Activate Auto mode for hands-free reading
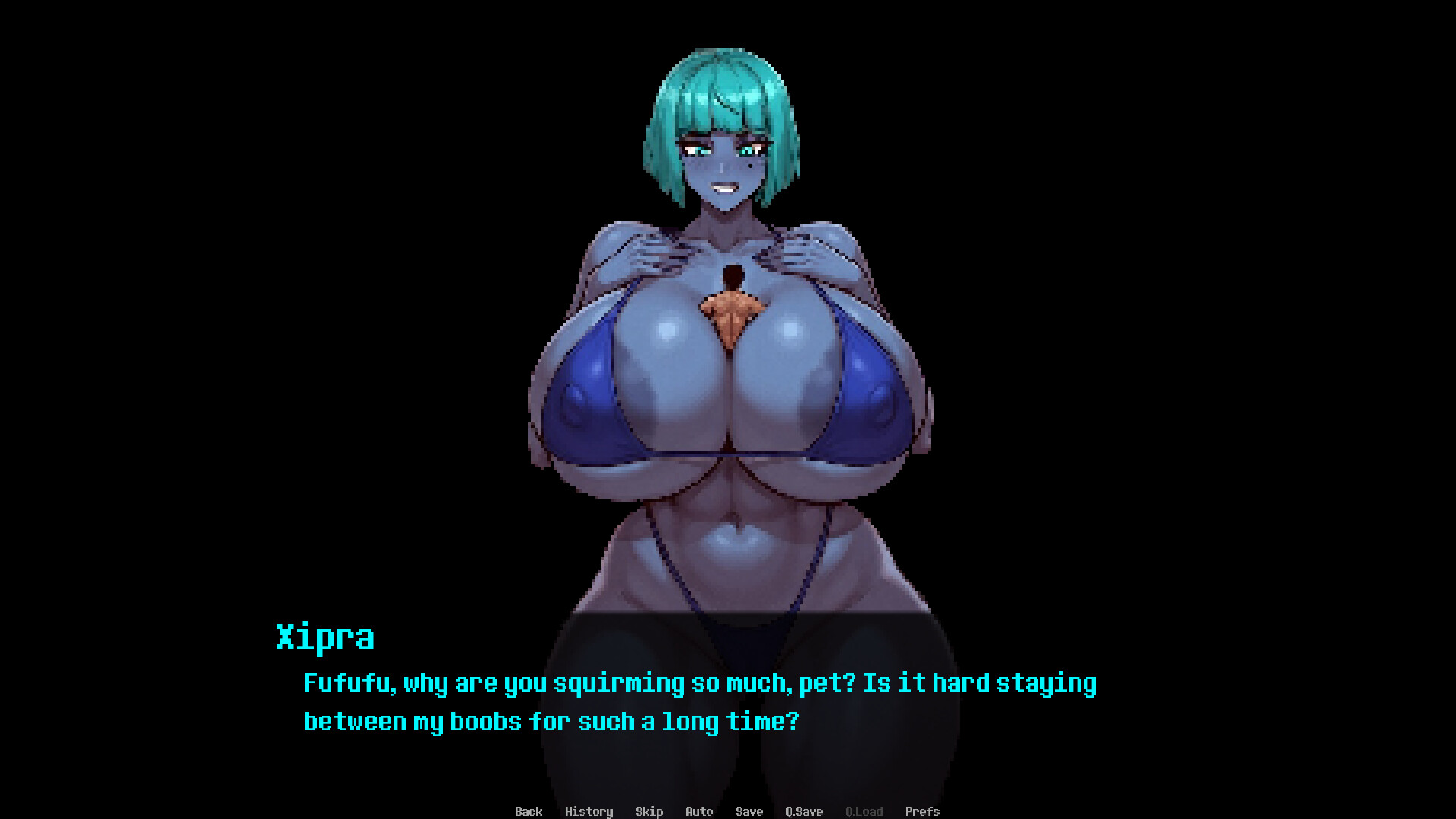This screenshot has width=1456, height=819. [698, 811]
